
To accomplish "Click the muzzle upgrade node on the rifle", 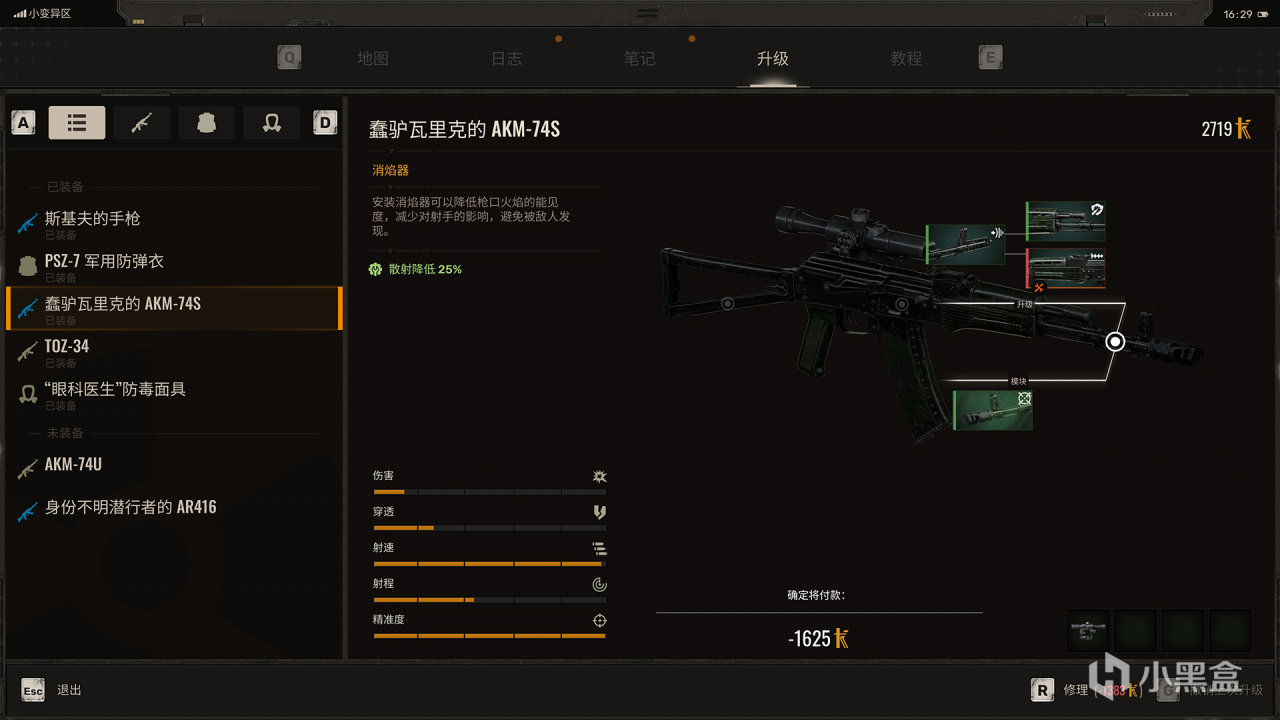I will [x=1115, y=342].
